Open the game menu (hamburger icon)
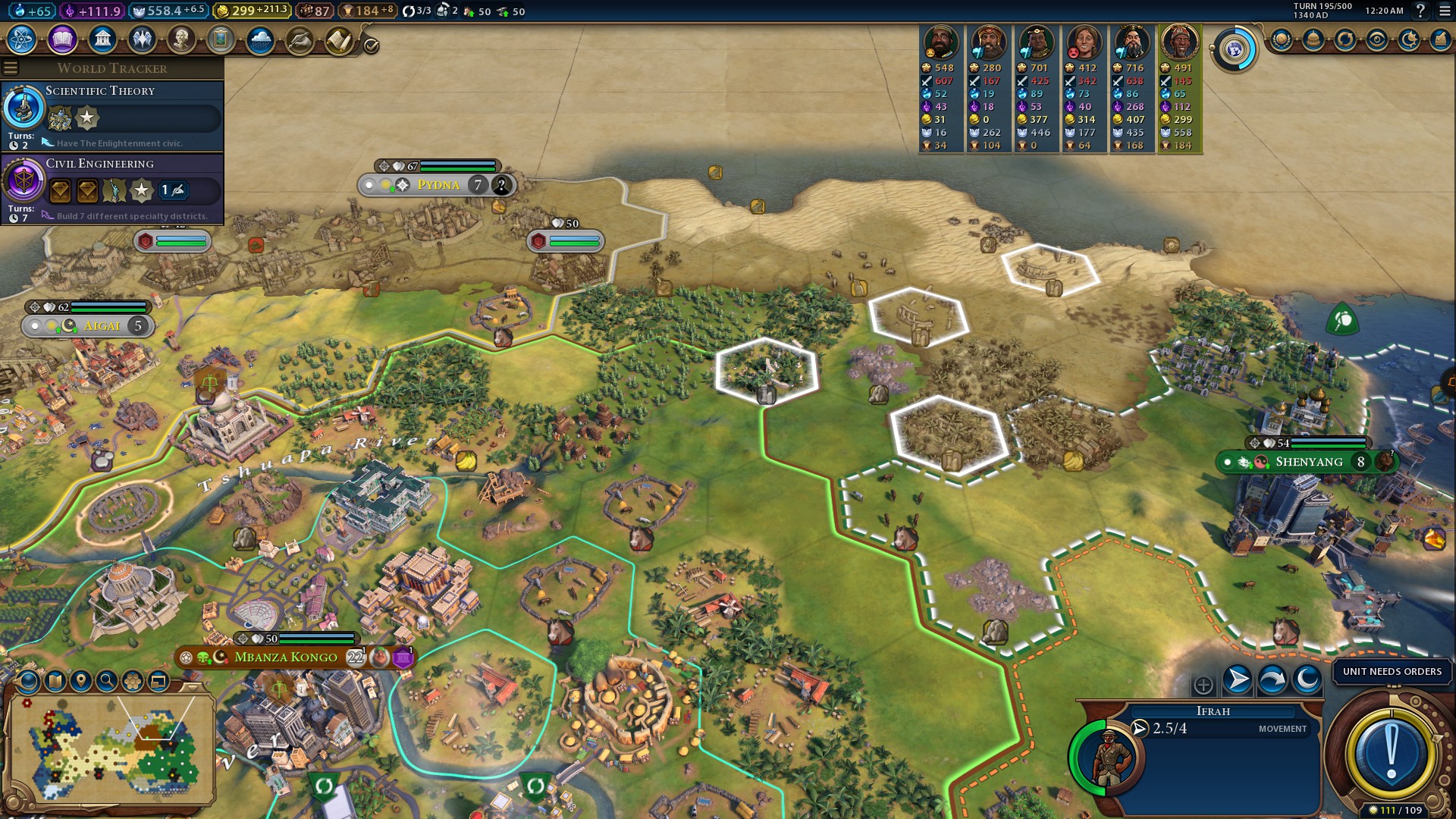Screen dimensions: 1456x819 point(1445,11)
